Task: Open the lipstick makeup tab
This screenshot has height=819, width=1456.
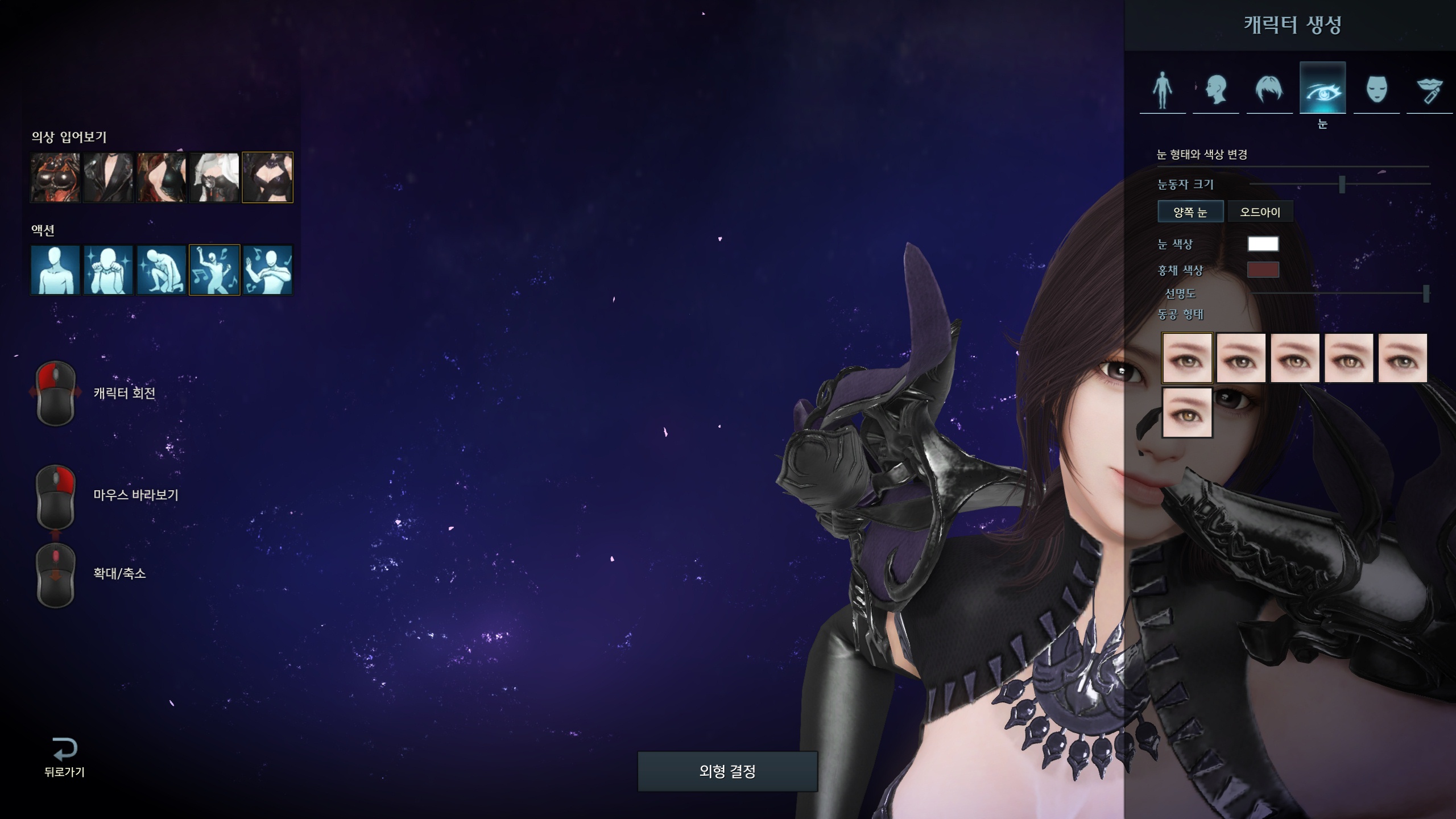Action: (1429, 90)
